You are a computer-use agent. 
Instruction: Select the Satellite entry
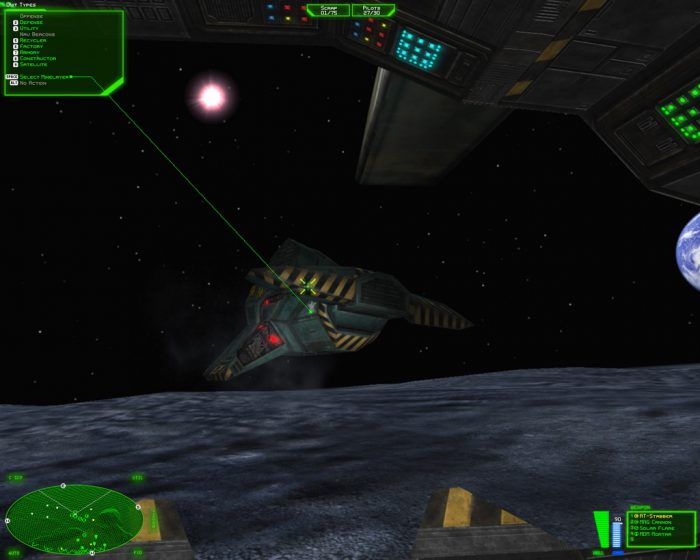click(34, 64)
